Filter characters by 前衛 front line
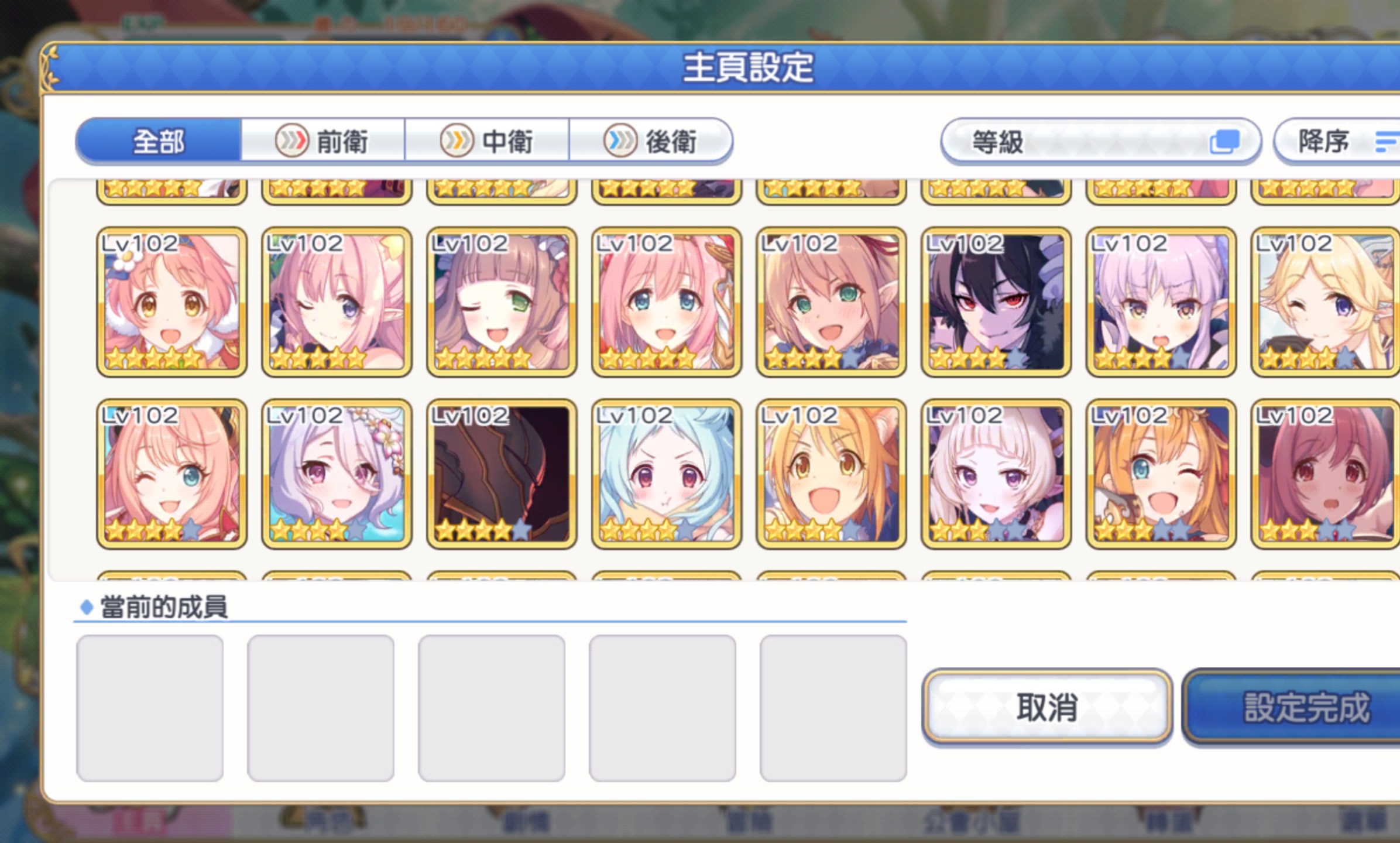Viewport: 1400px width, 843px height. click(322, 141)
